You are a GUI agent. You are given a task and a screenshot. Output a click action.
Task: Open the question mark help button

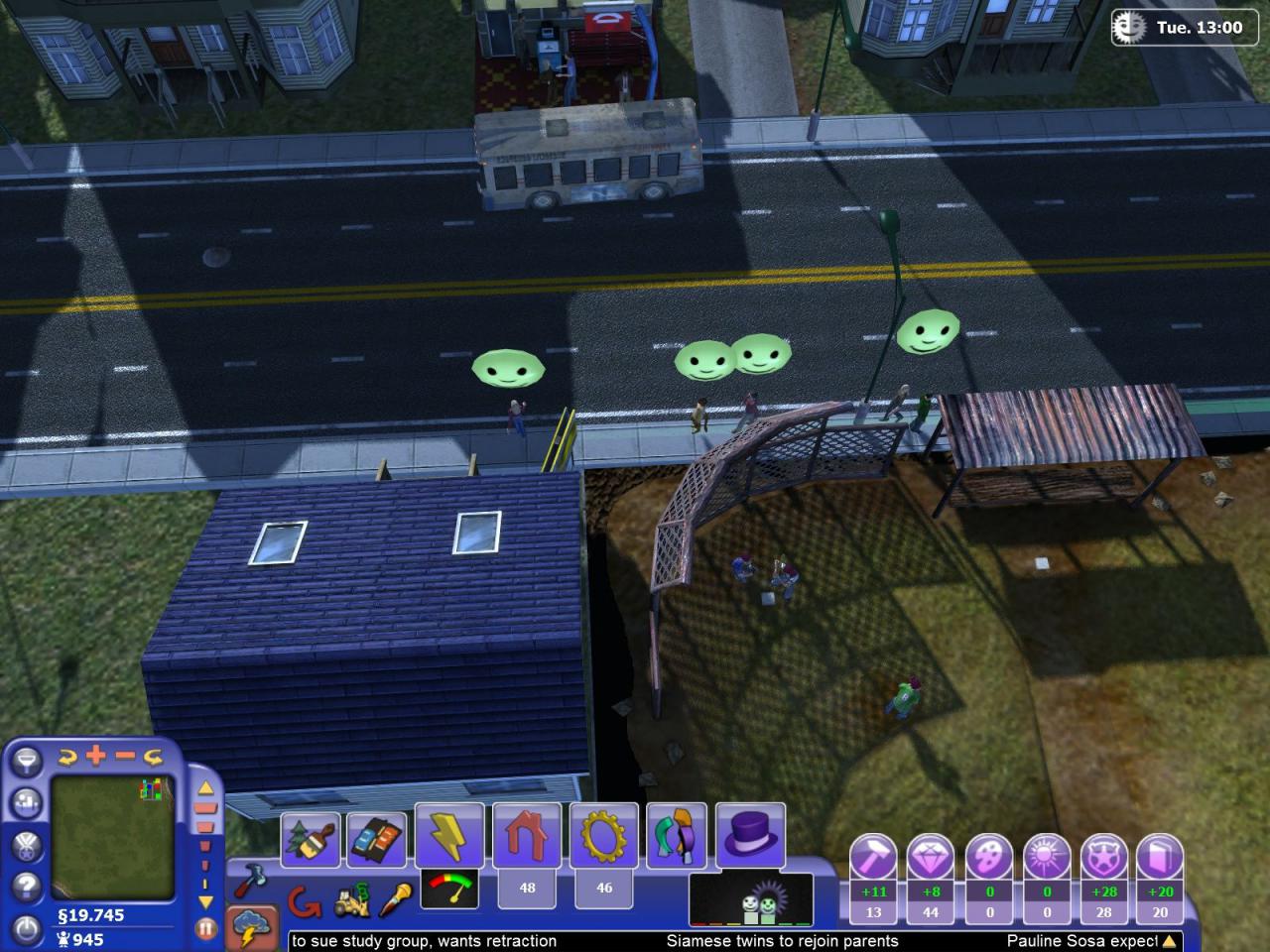(27, 886)
